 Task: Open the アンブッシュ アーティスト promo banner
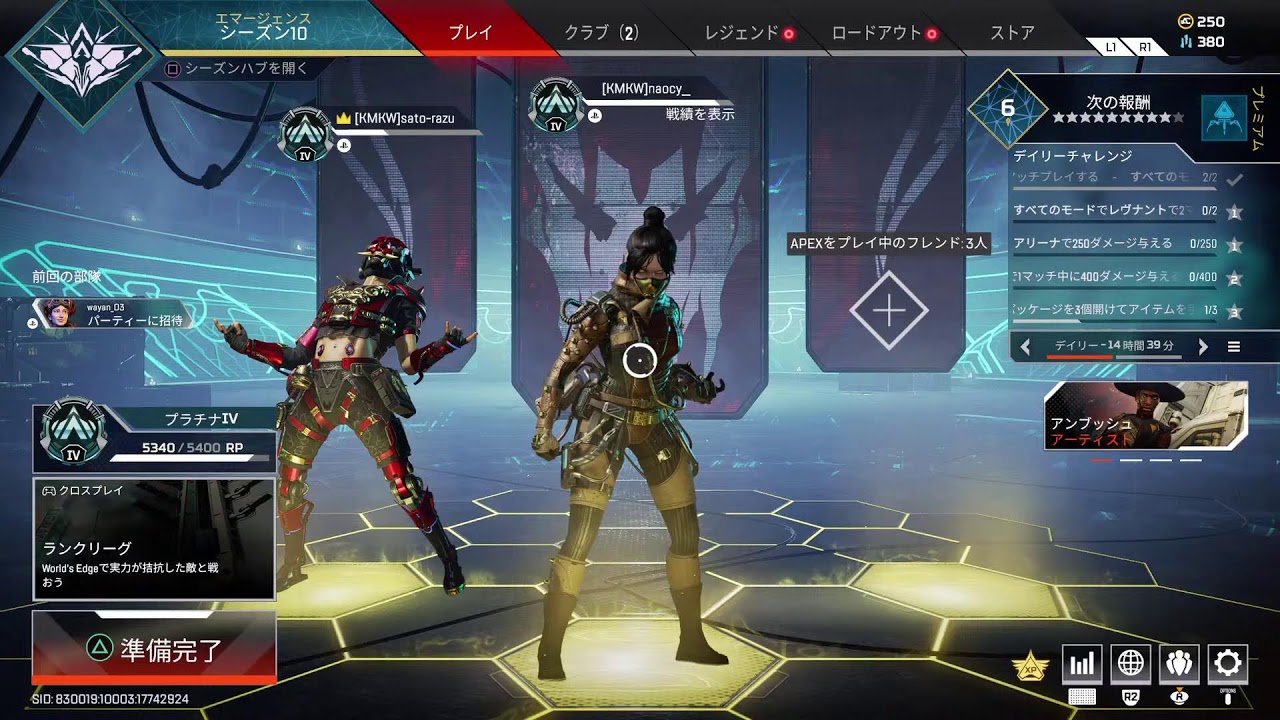point(1146,415)
